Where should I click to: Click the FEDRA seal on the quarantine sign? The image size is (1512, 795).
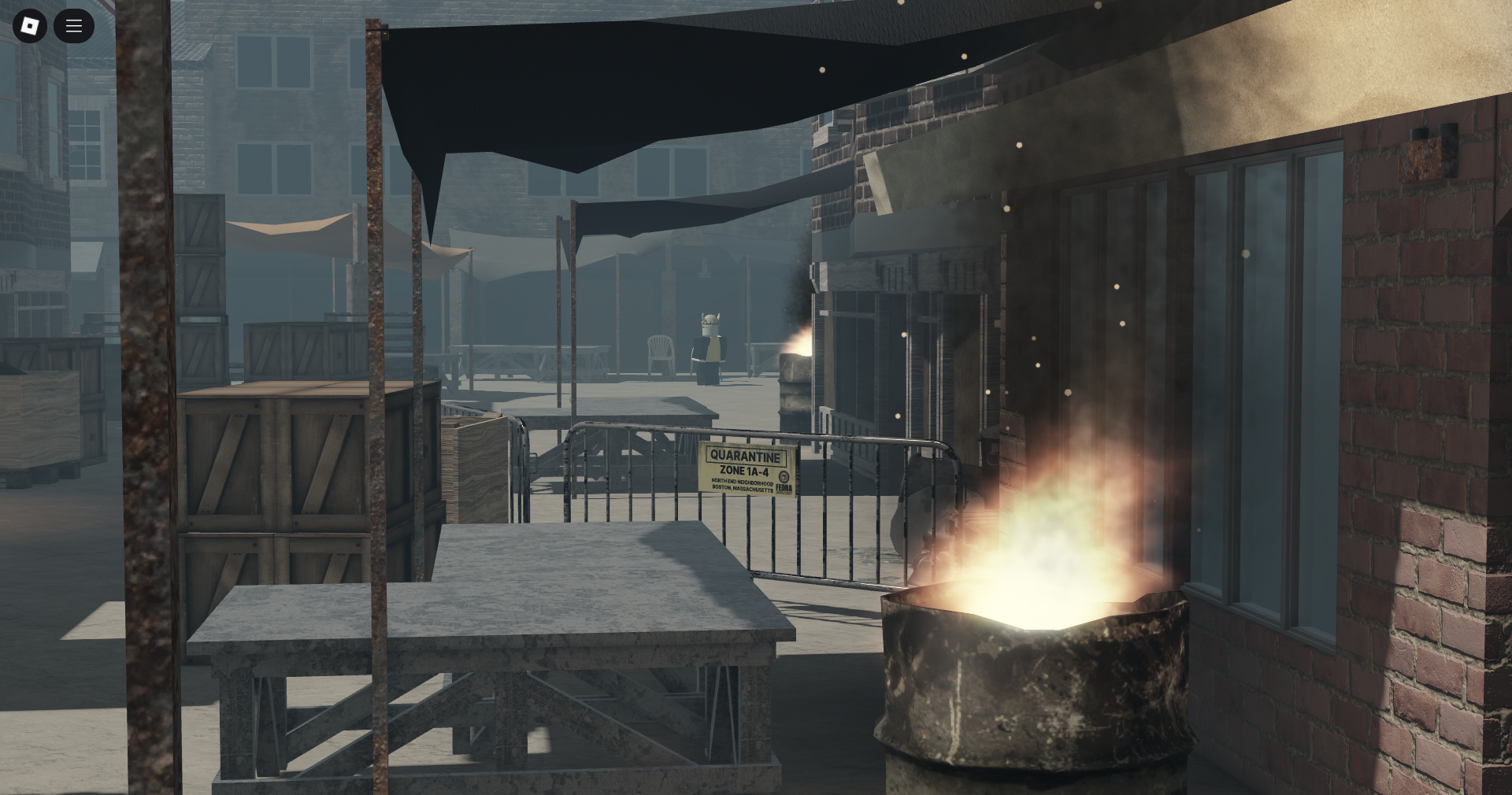pyautogui.click(x=784, y=476)
